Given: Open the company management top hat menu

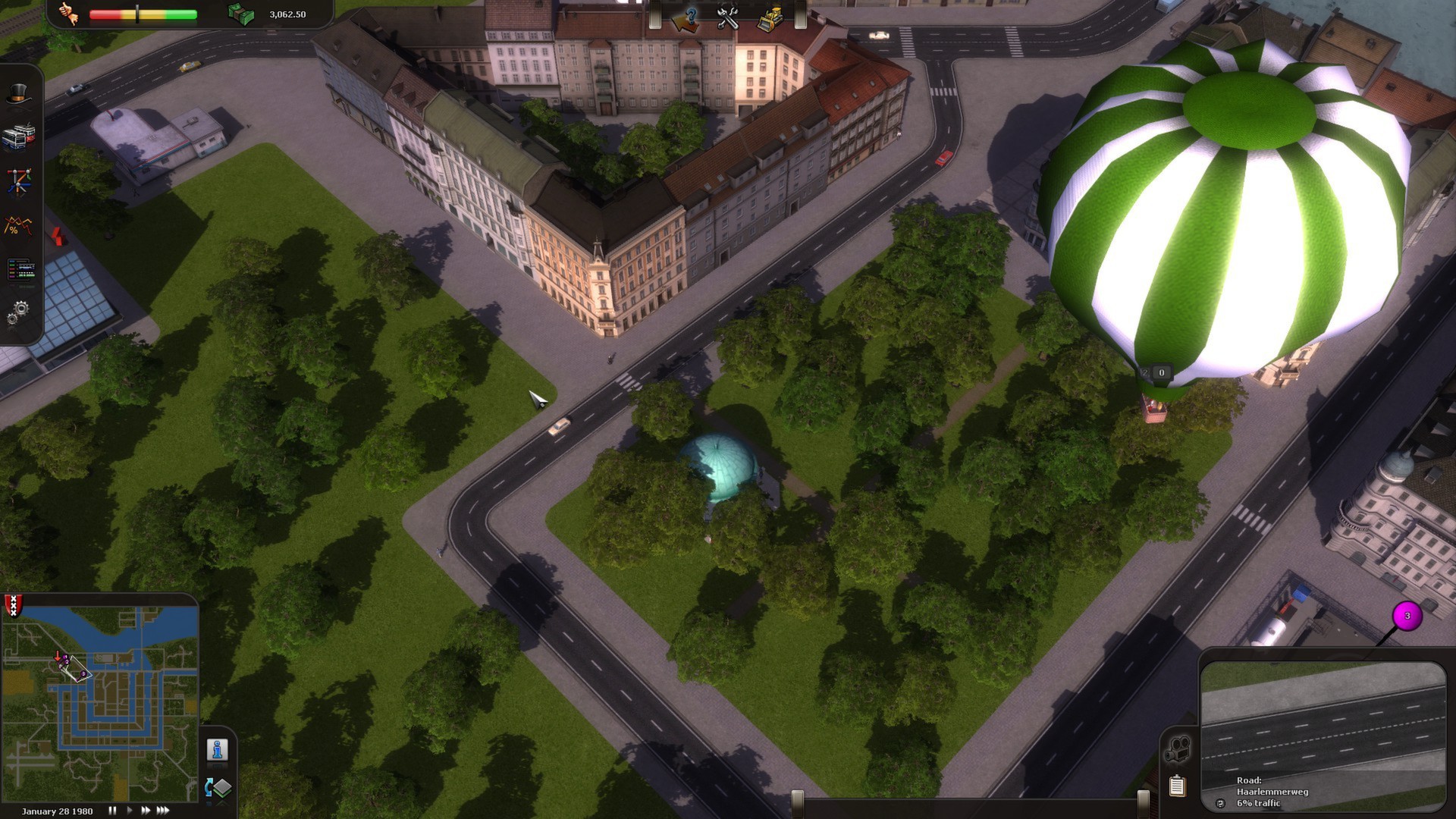Looking at the screenshot, I should pos(20,92).
